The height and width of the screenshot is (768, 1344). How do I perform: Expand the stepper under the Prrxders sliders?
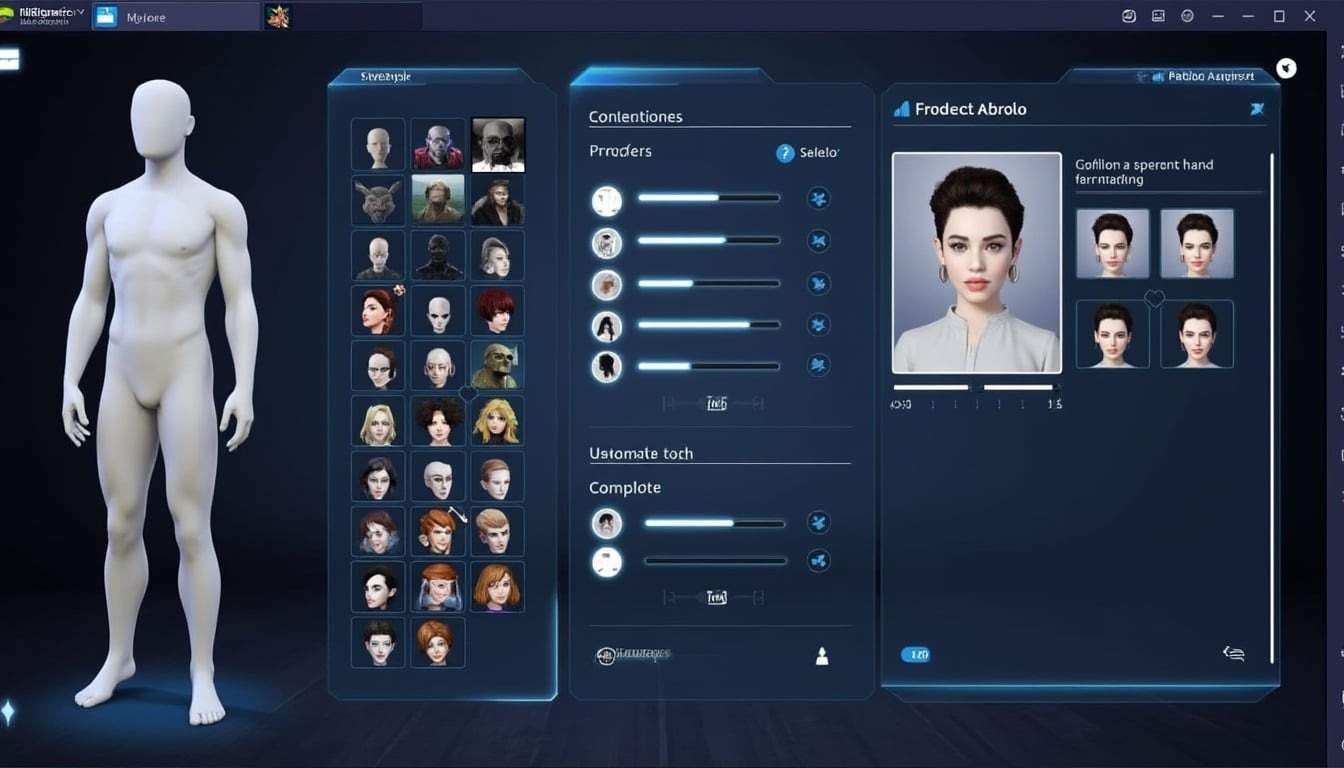point(716,402)
